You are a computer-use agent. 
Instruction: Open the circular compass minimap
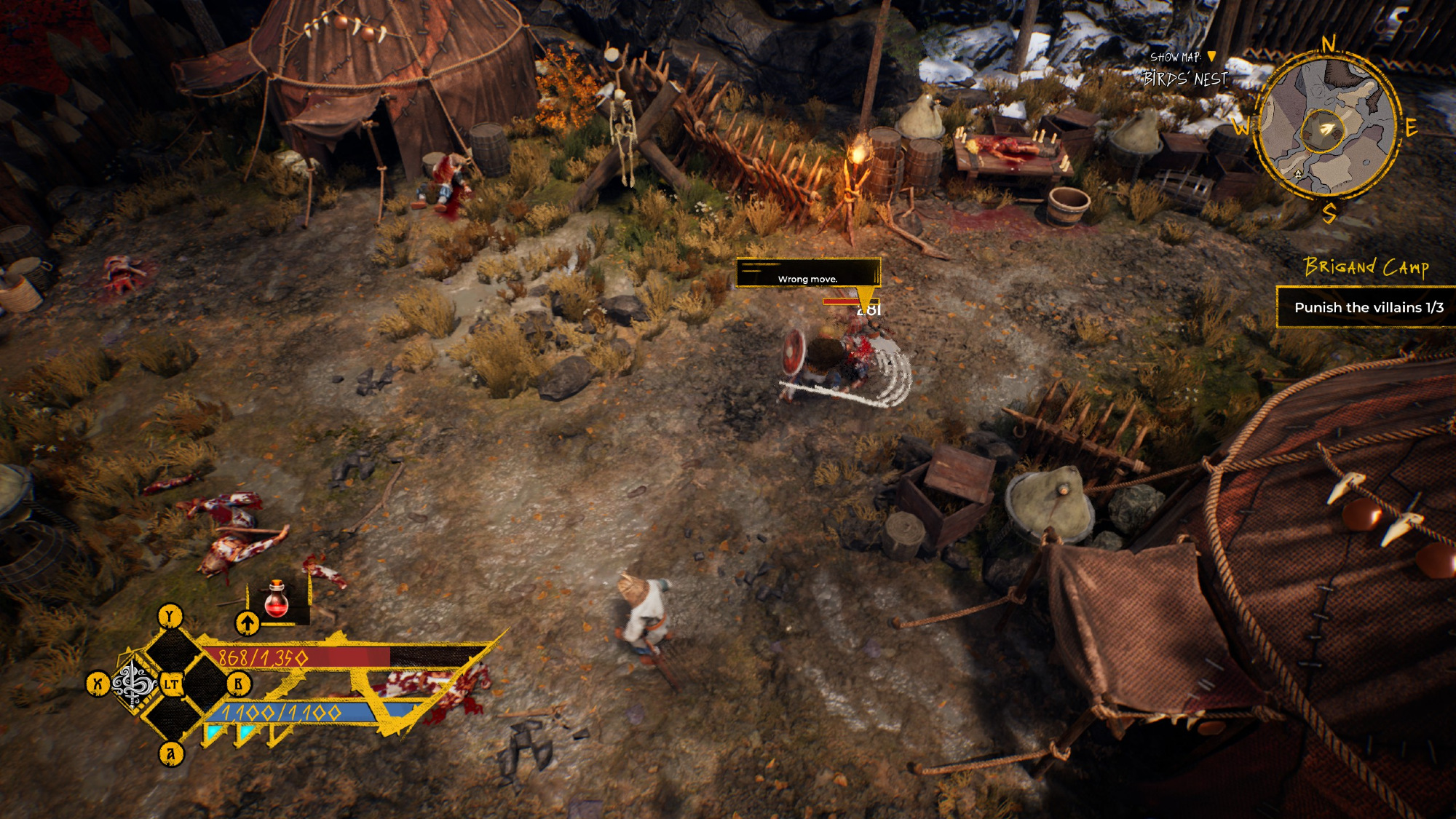(1326, 128)
